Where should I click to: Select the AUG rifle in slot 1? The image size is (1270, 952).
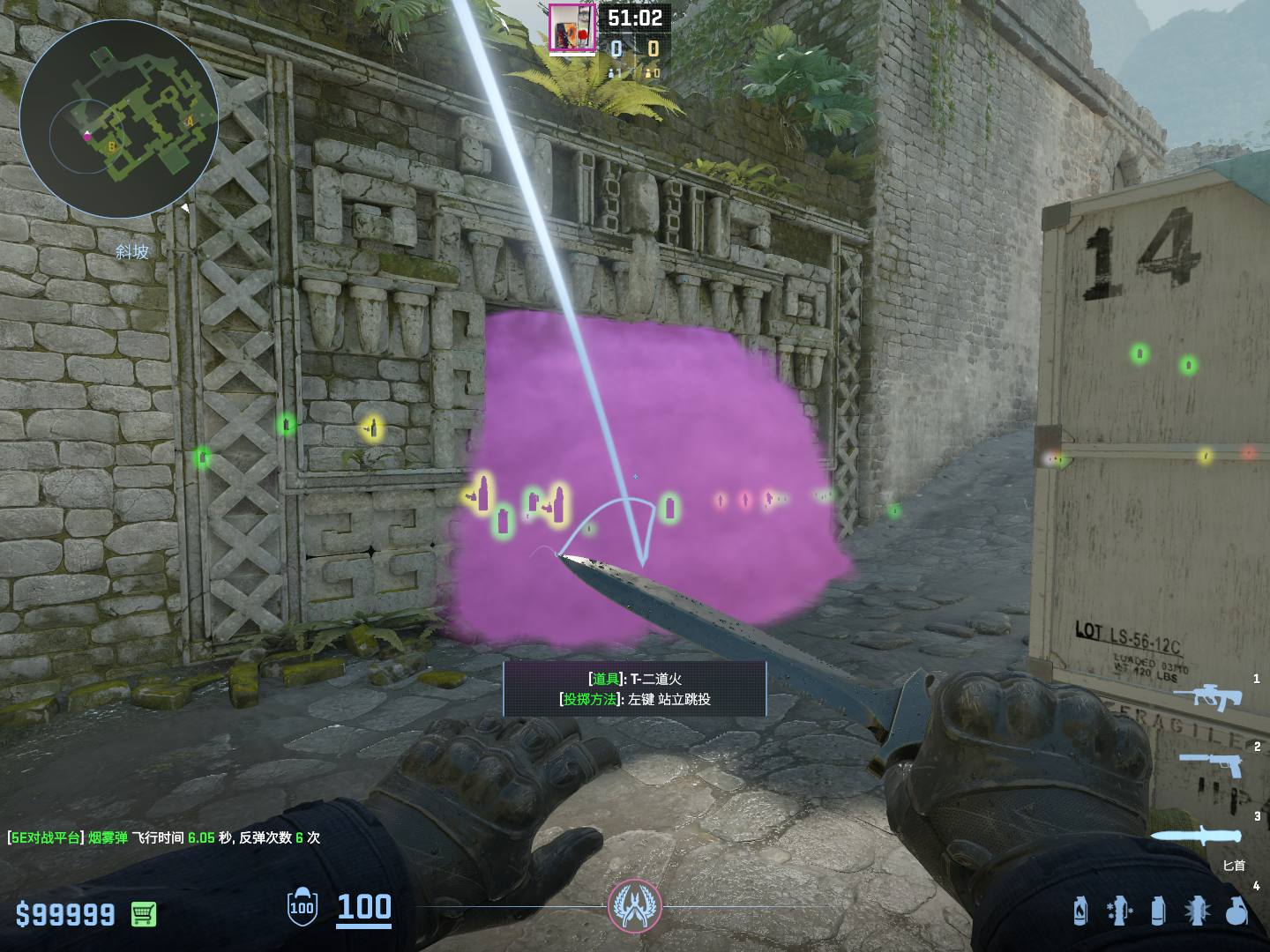pyautogui.click(x=1208, y=696)
